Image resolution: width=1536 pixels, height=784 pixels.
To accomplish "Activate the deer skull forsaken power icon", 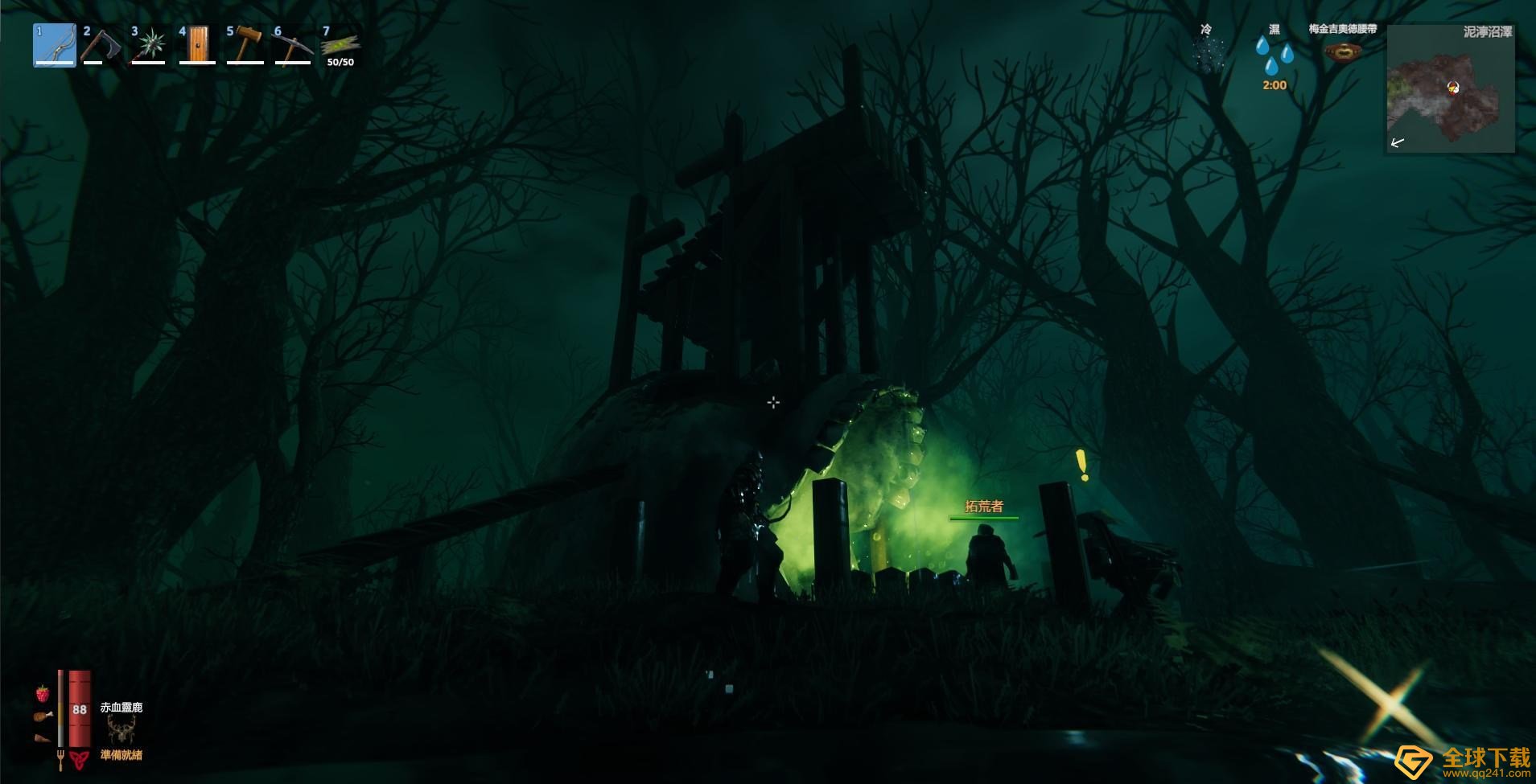I will tap(121, 730).
